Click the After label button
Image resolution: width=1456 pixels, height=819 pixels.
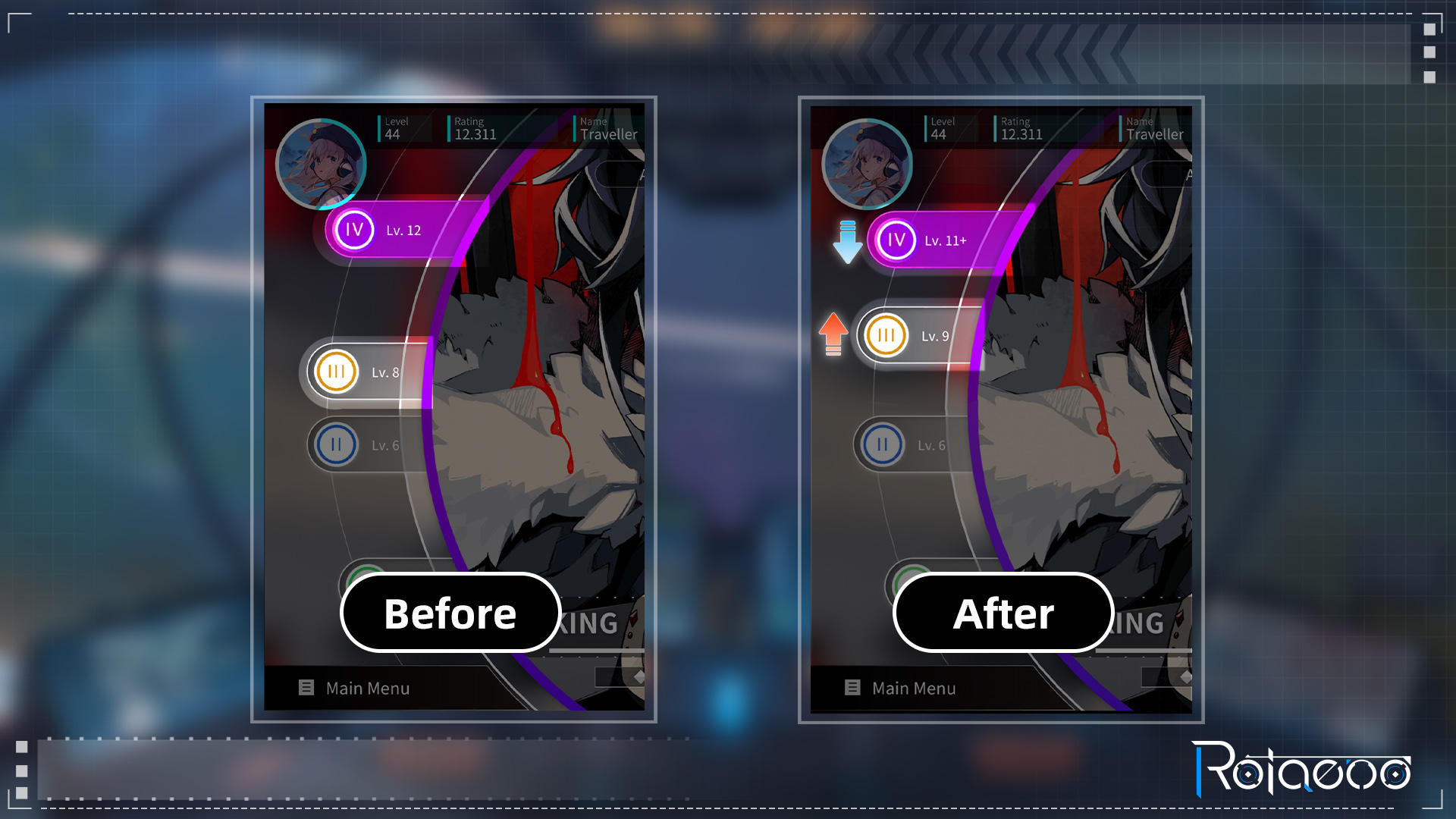pyautogui.click(x=1003, y=613)
